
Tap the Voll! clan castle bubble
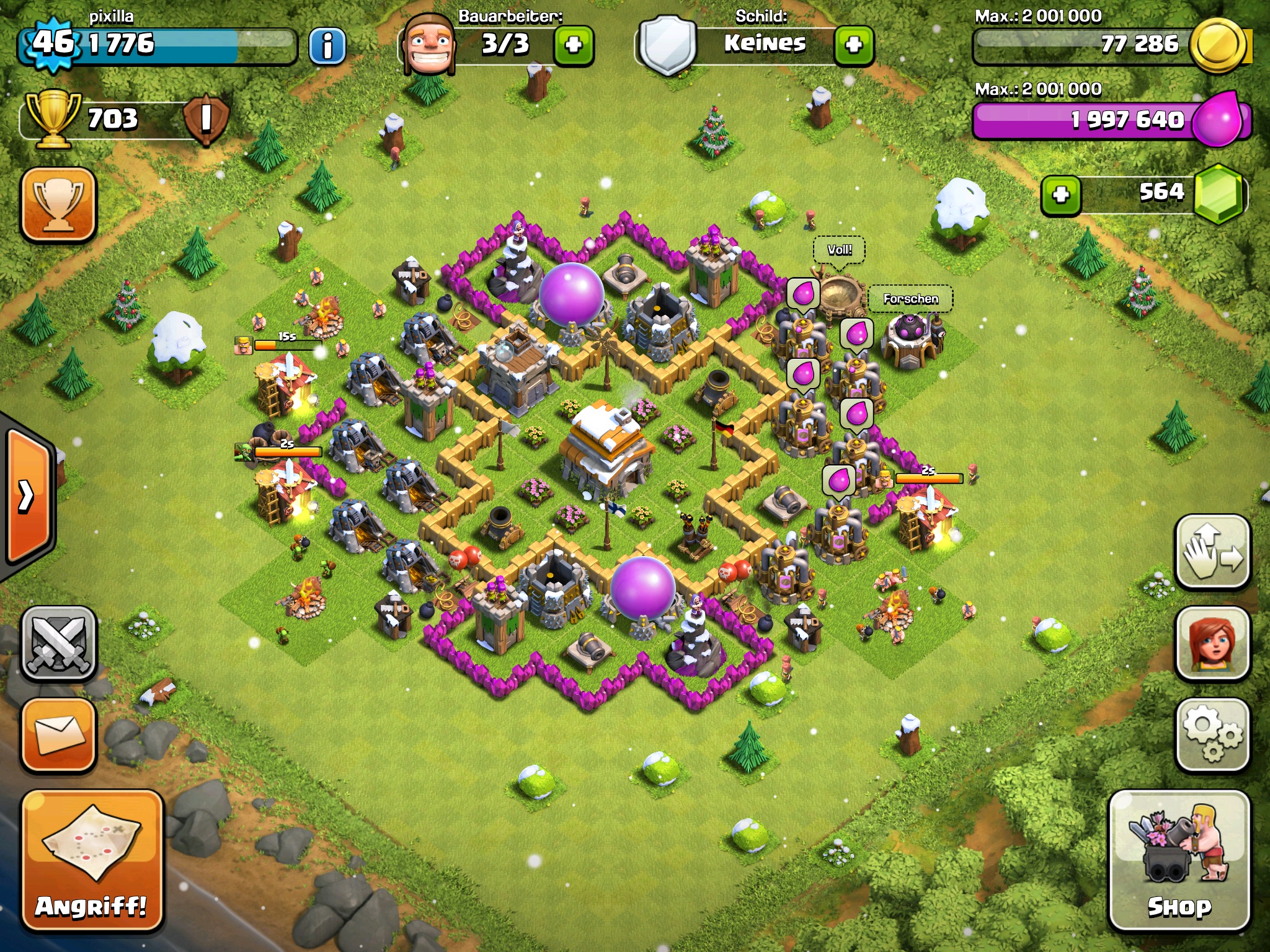[x=839, y=250]
